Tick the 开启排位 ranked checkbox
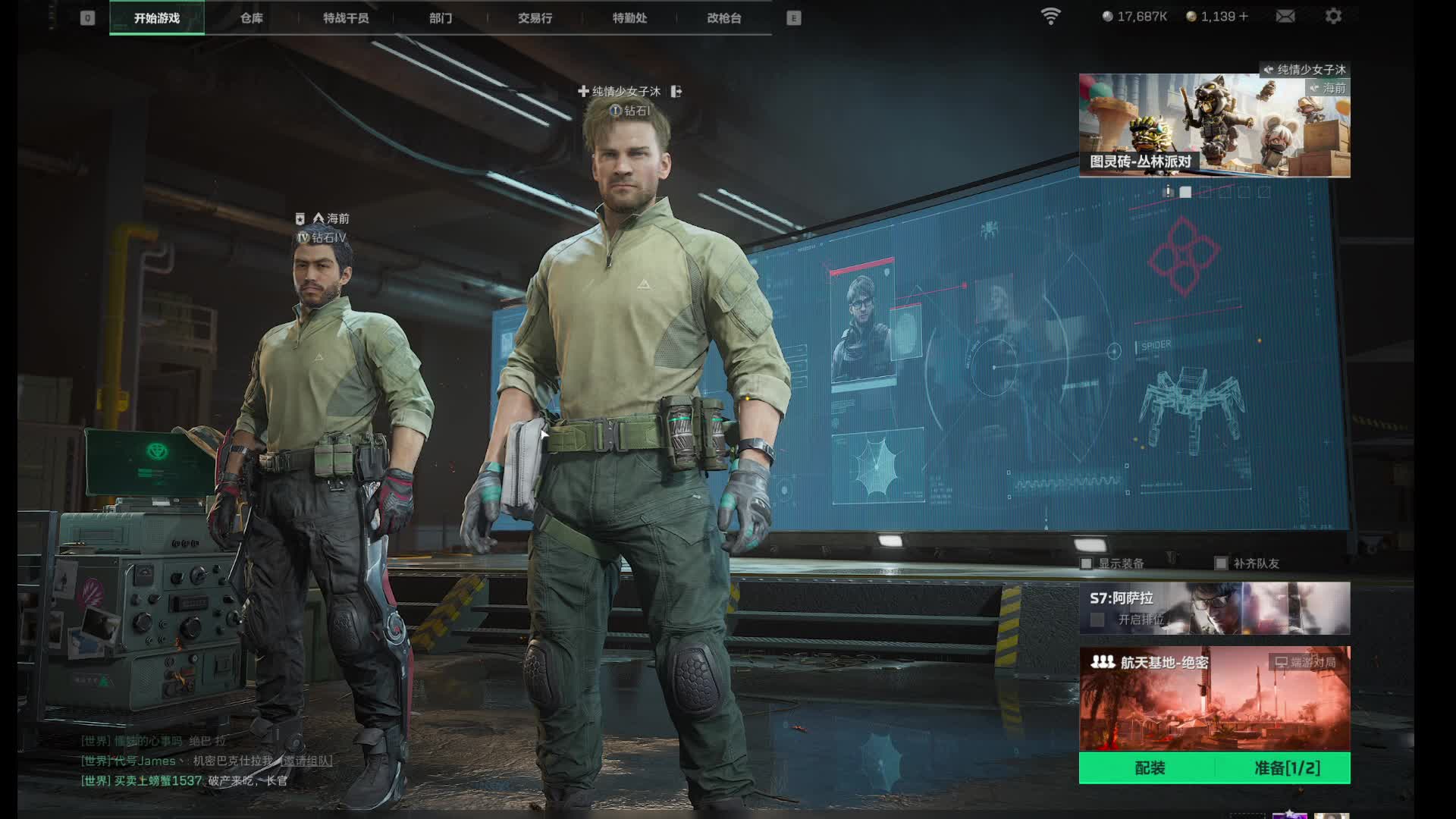Screen dimensions: 1456x819 coord(1097,620)
